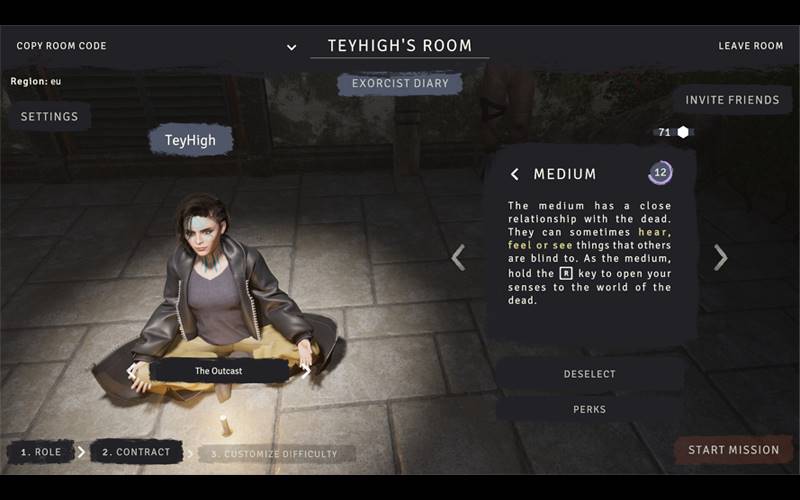800x500 pixels.
Task: Expand the TeyHigh's Room dropdown arrow
Action: 291,47
